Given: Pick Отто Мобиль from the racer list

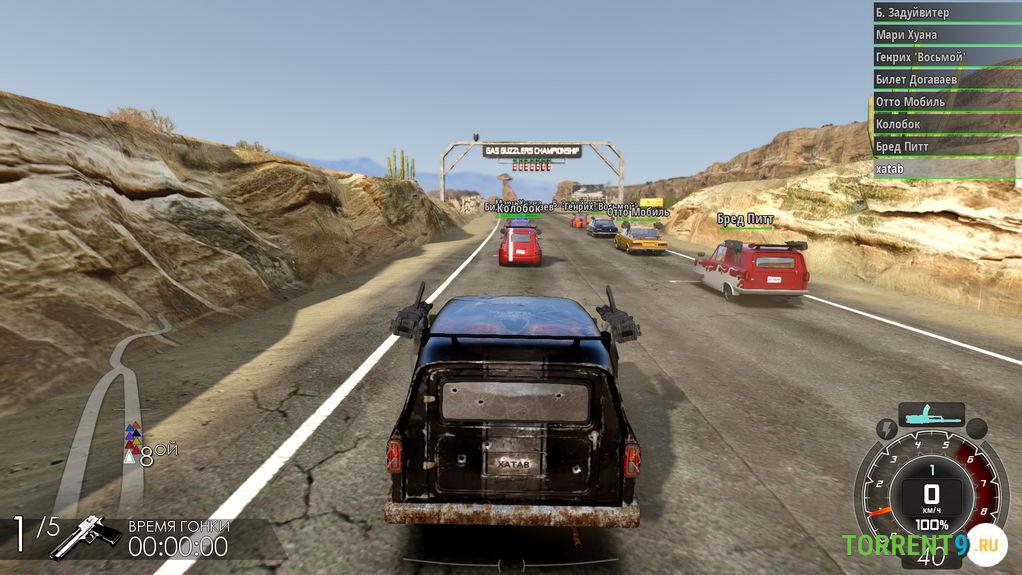Looking at the screenshot, I should coord(945,102).
